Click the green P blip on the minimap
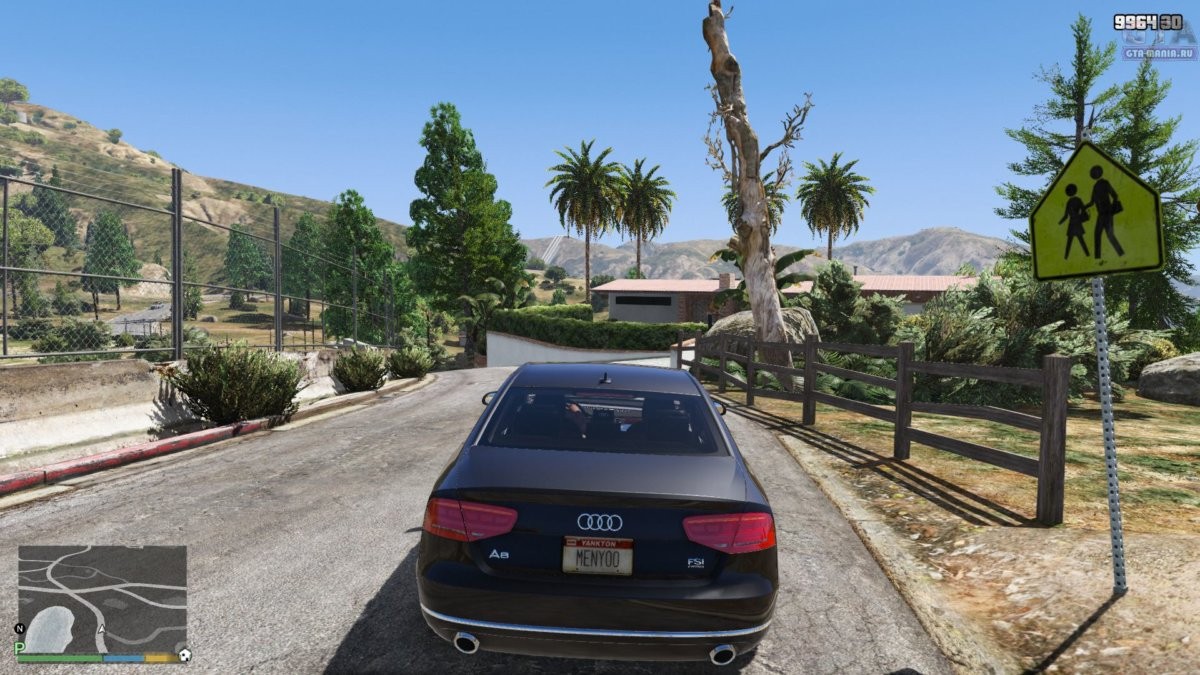Image resolution: width=1200 pixels, height=675 pixels. (x=20, y=648)
